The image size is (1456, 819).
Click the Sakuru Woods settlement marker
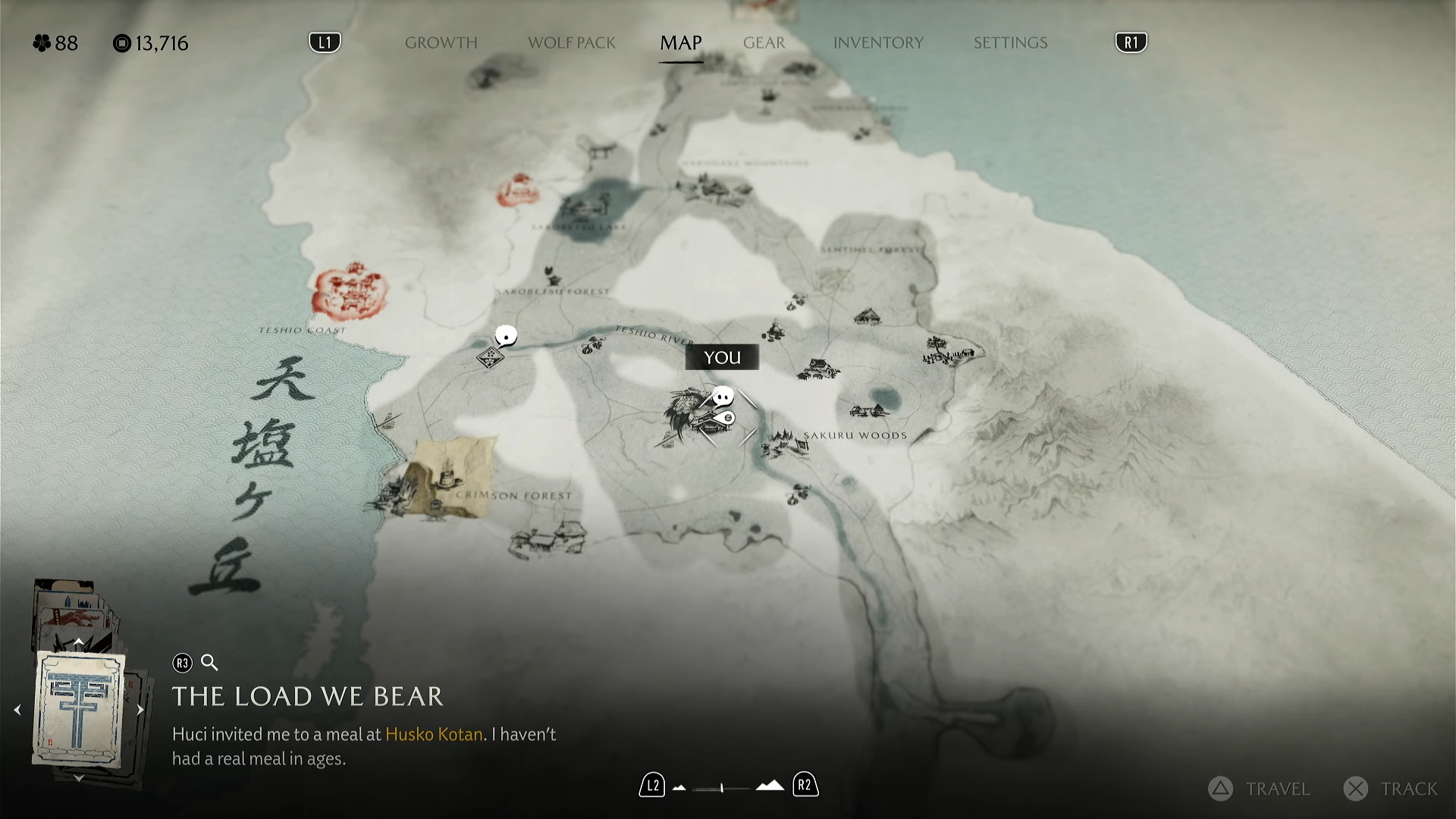click(x=786, y=444)
